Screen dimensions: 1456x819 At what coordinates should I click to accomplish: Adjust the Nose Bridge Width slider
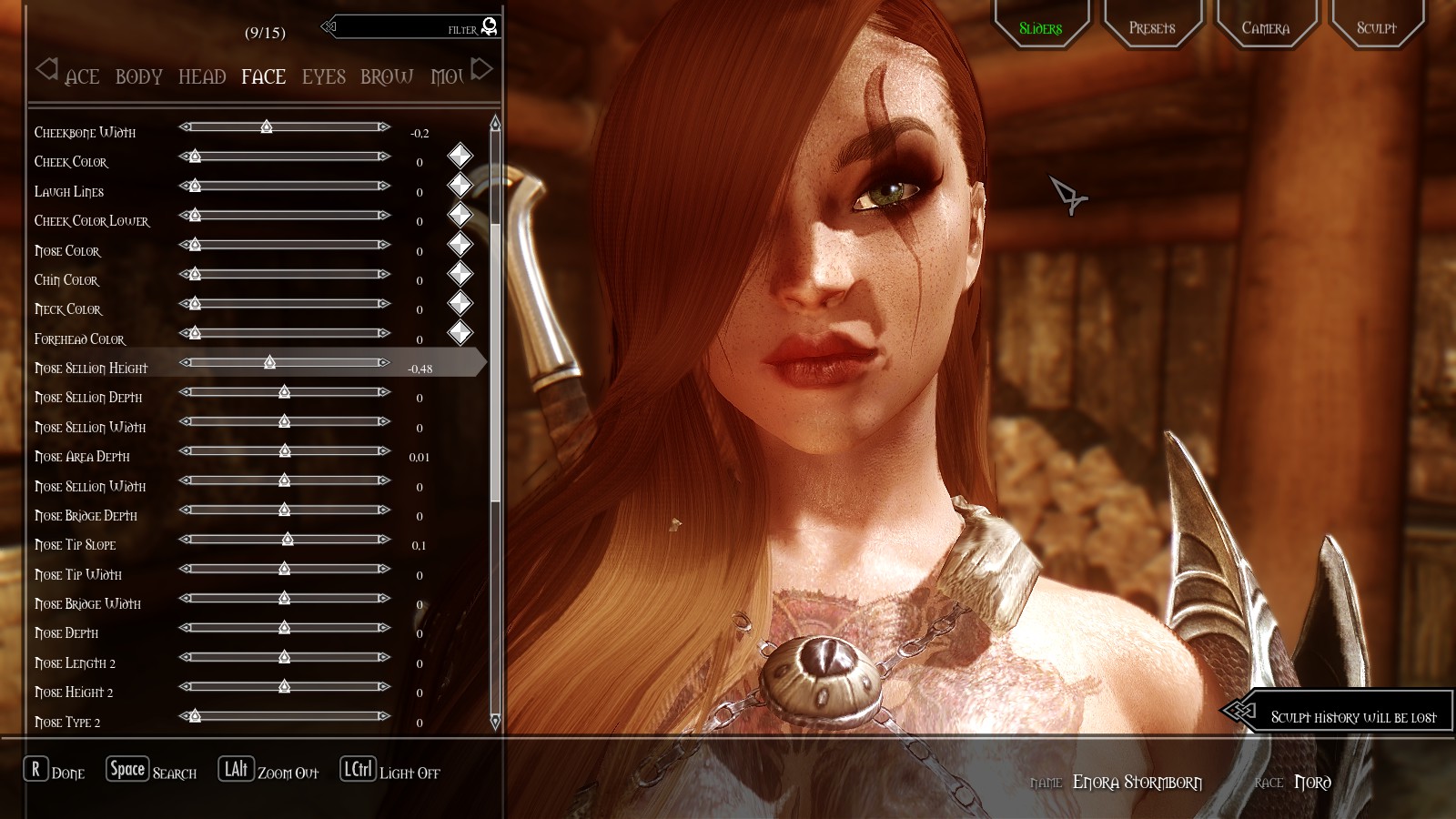tap(285, 598)
